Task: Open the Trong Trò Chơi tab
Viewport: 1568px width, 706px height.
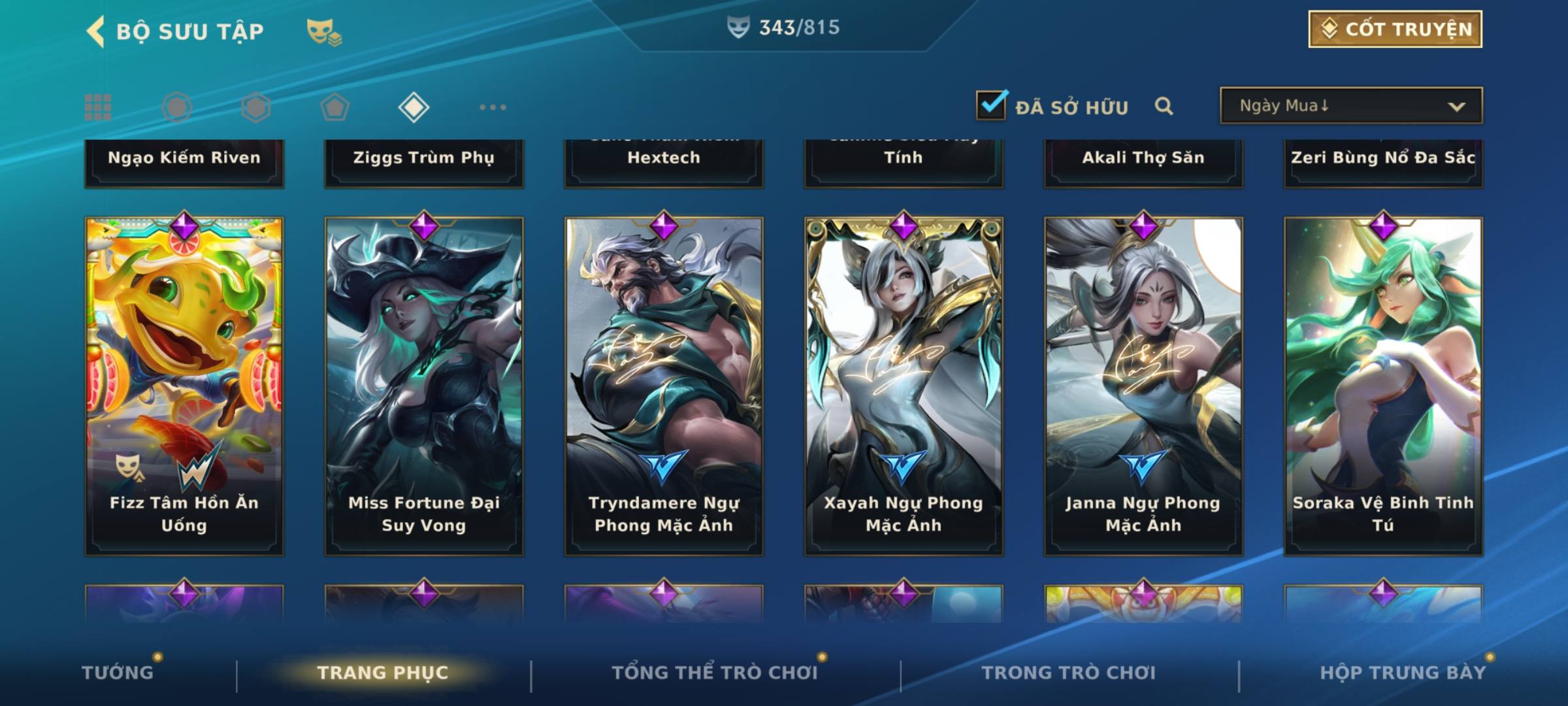Action: tap(1069, 673)
